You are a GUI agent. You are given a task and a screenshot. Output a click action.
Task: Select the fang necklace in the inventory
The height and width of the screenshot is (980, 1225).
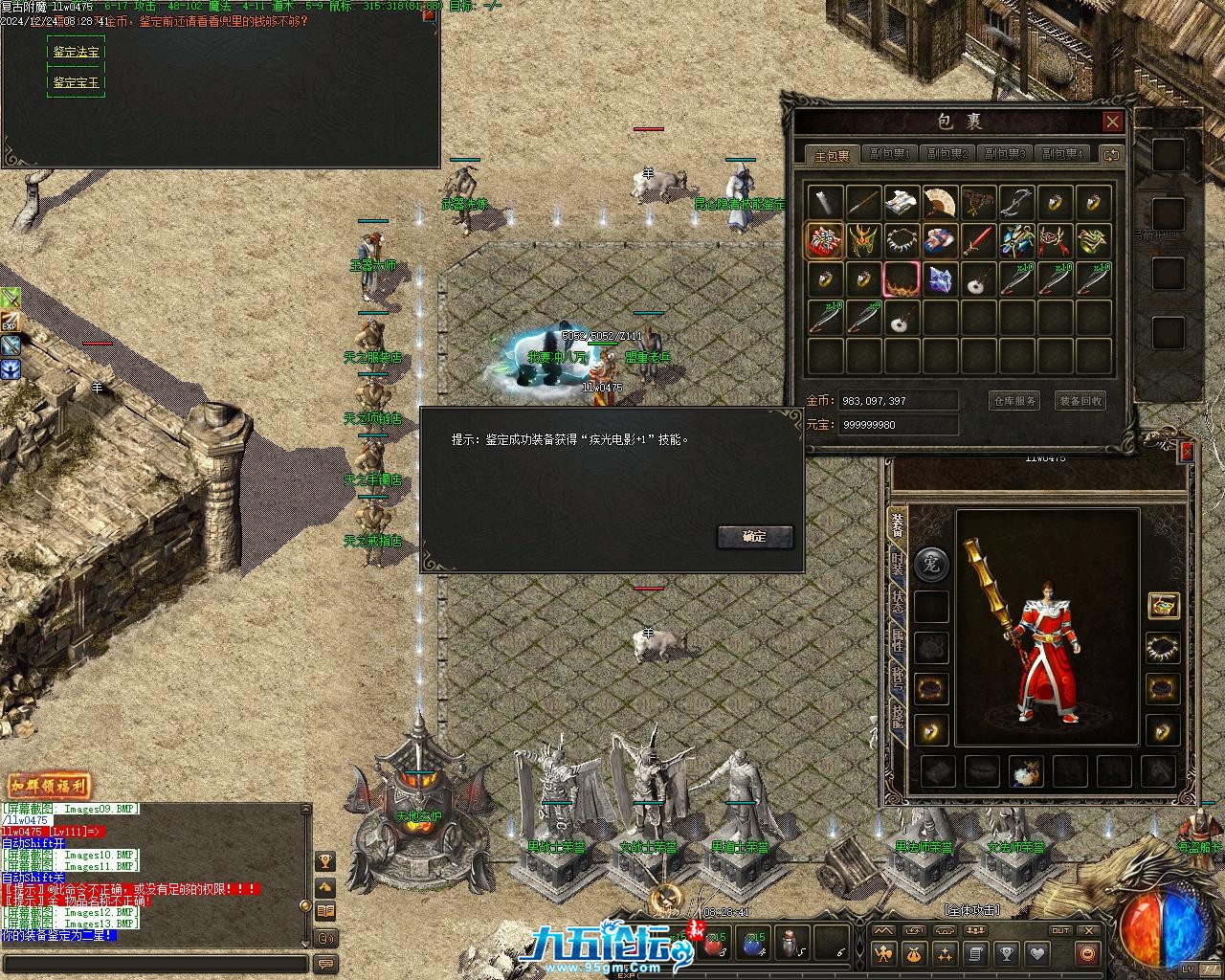click(902, 240)
